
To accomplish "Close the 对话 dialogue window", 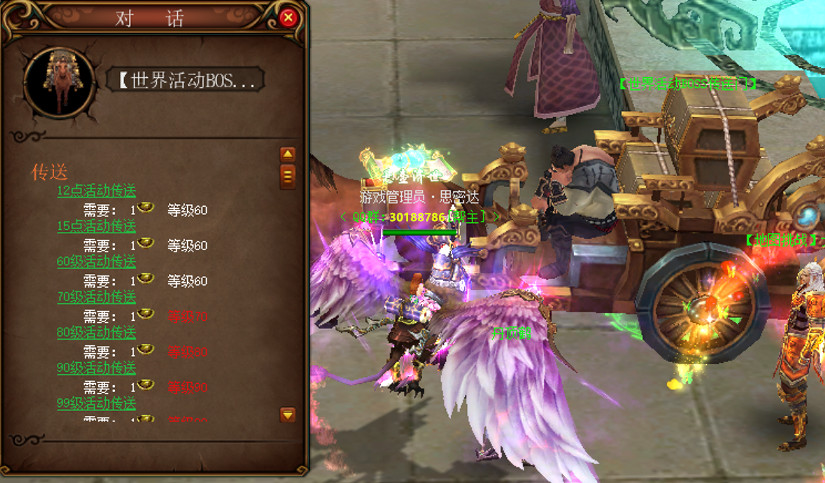I will [288, 17].
